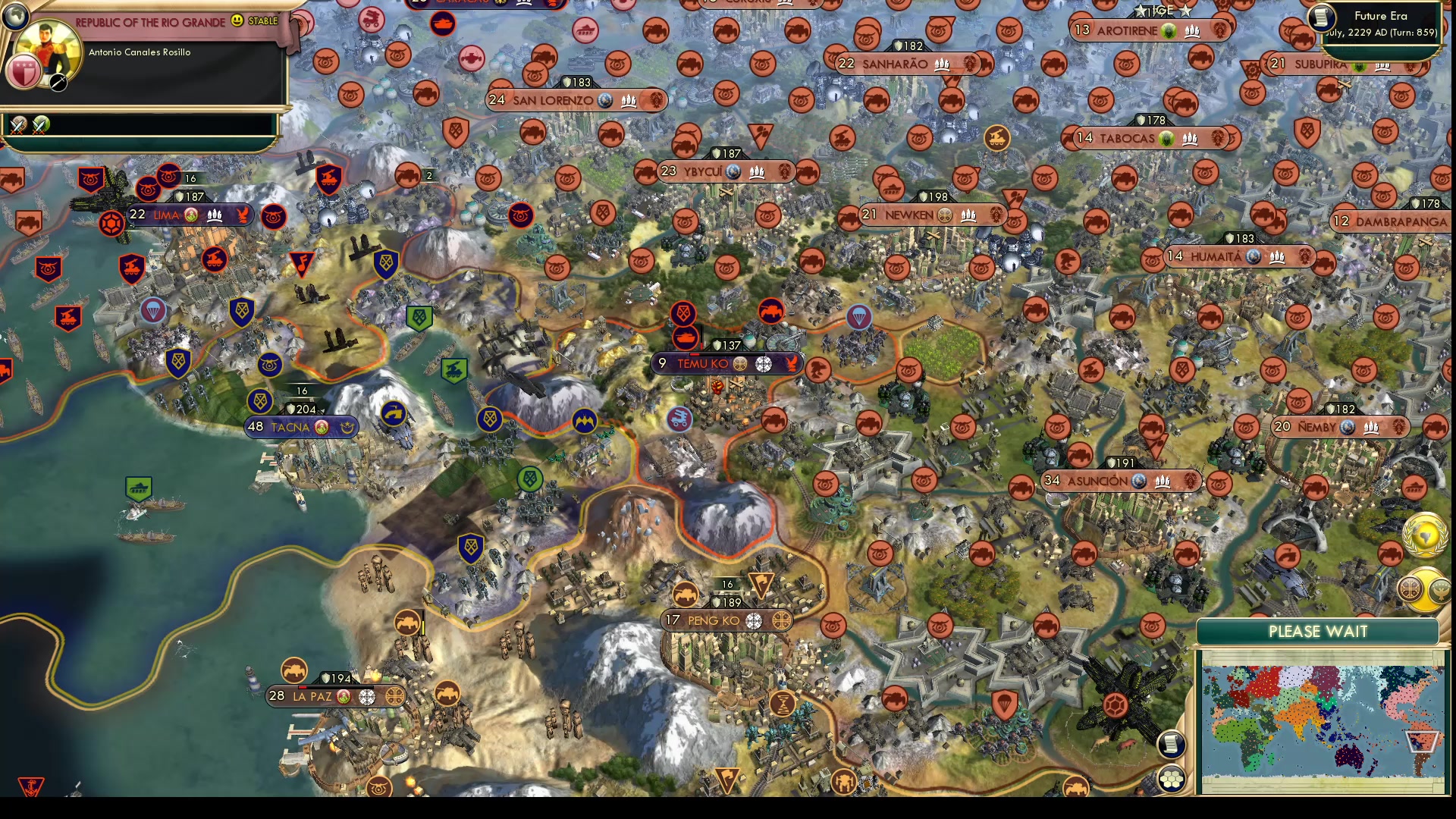Toggle the notification log scroll icon above the minimap

[1173, 745]
